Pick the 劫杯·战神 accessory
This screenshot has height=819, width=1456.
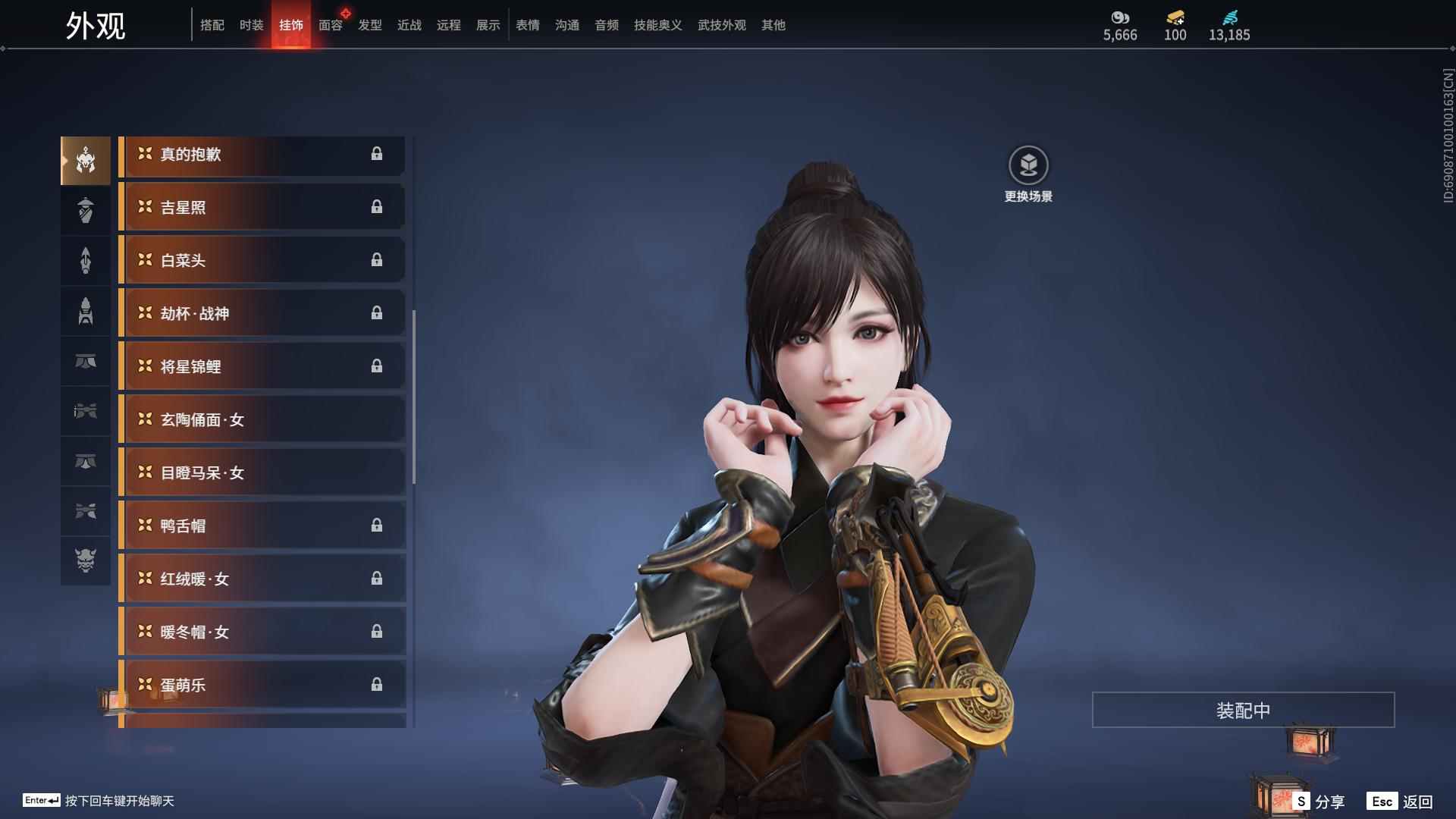[x=262, y=314]
